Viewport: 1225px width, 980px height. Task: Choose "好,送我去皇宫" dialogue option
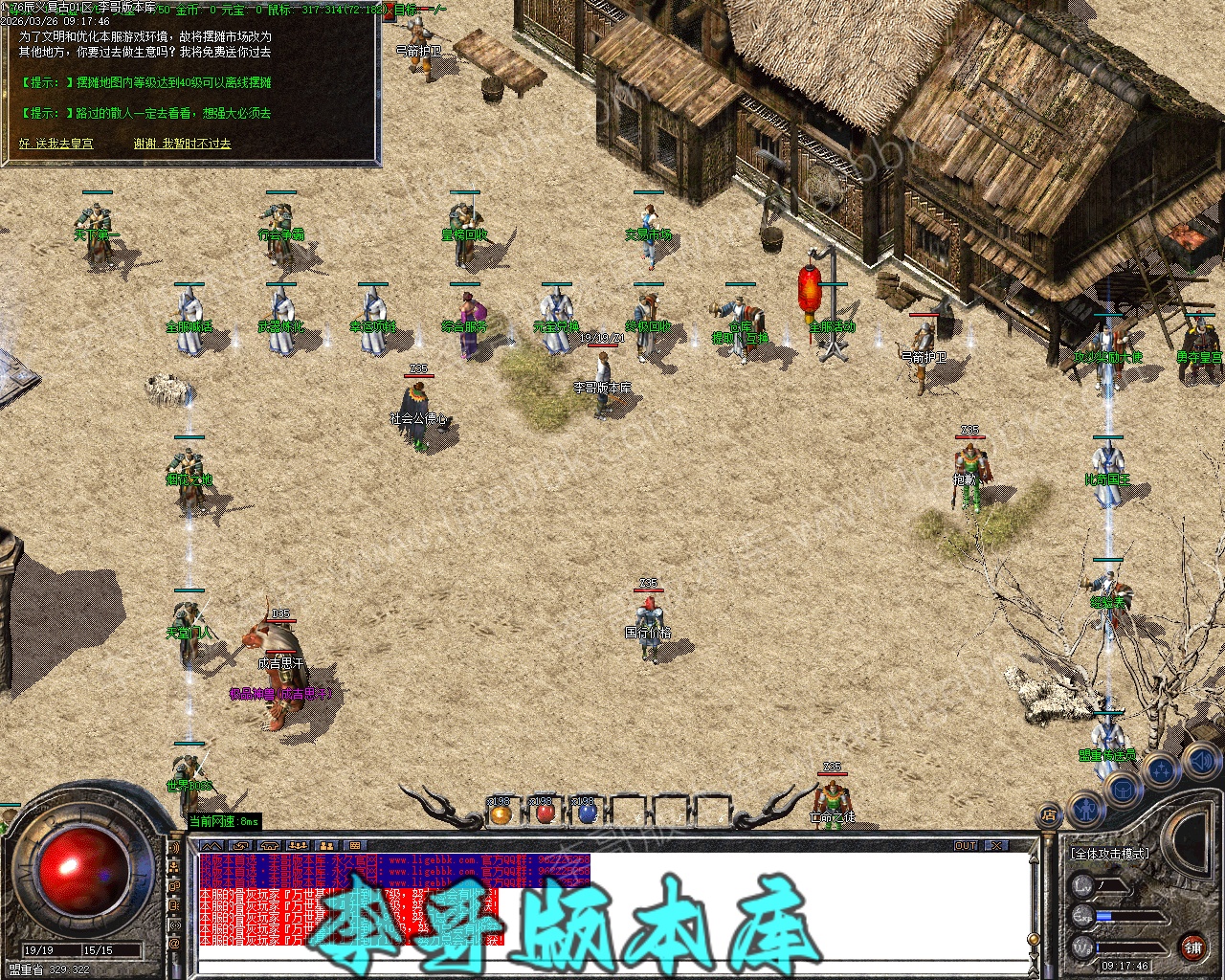(x=56, y=144)
